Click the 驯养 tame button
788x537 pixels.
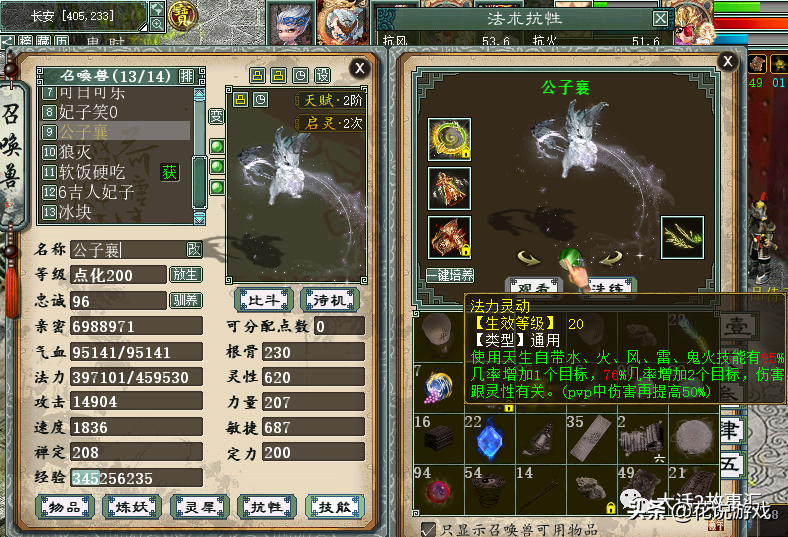point(186,300)
